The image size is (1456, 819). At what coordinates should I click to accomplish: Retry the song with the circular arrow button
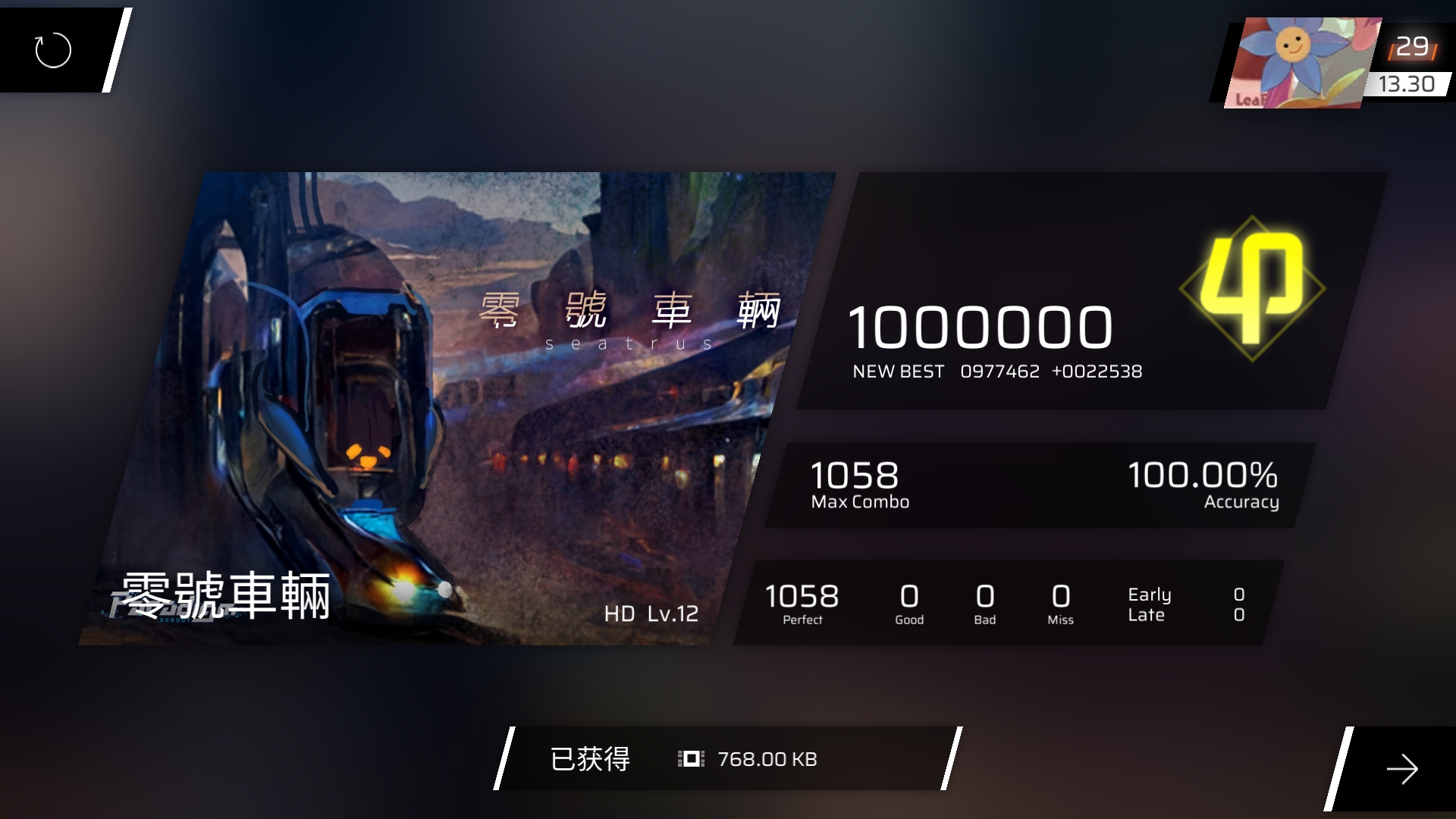53,50
